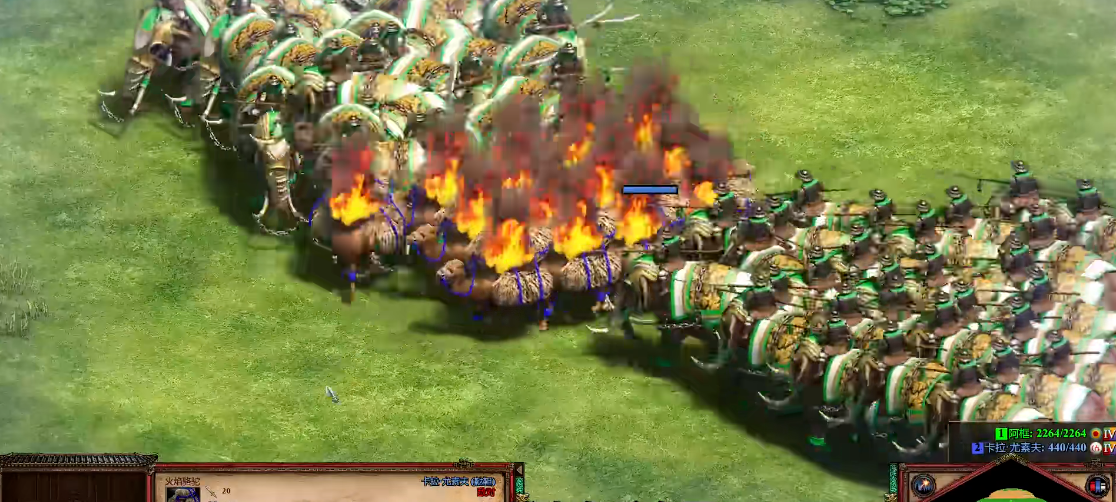This screenshot has width=1116, height=502.
Task: Select the Flaming Camel unit portrait
Action: (183, 494)
